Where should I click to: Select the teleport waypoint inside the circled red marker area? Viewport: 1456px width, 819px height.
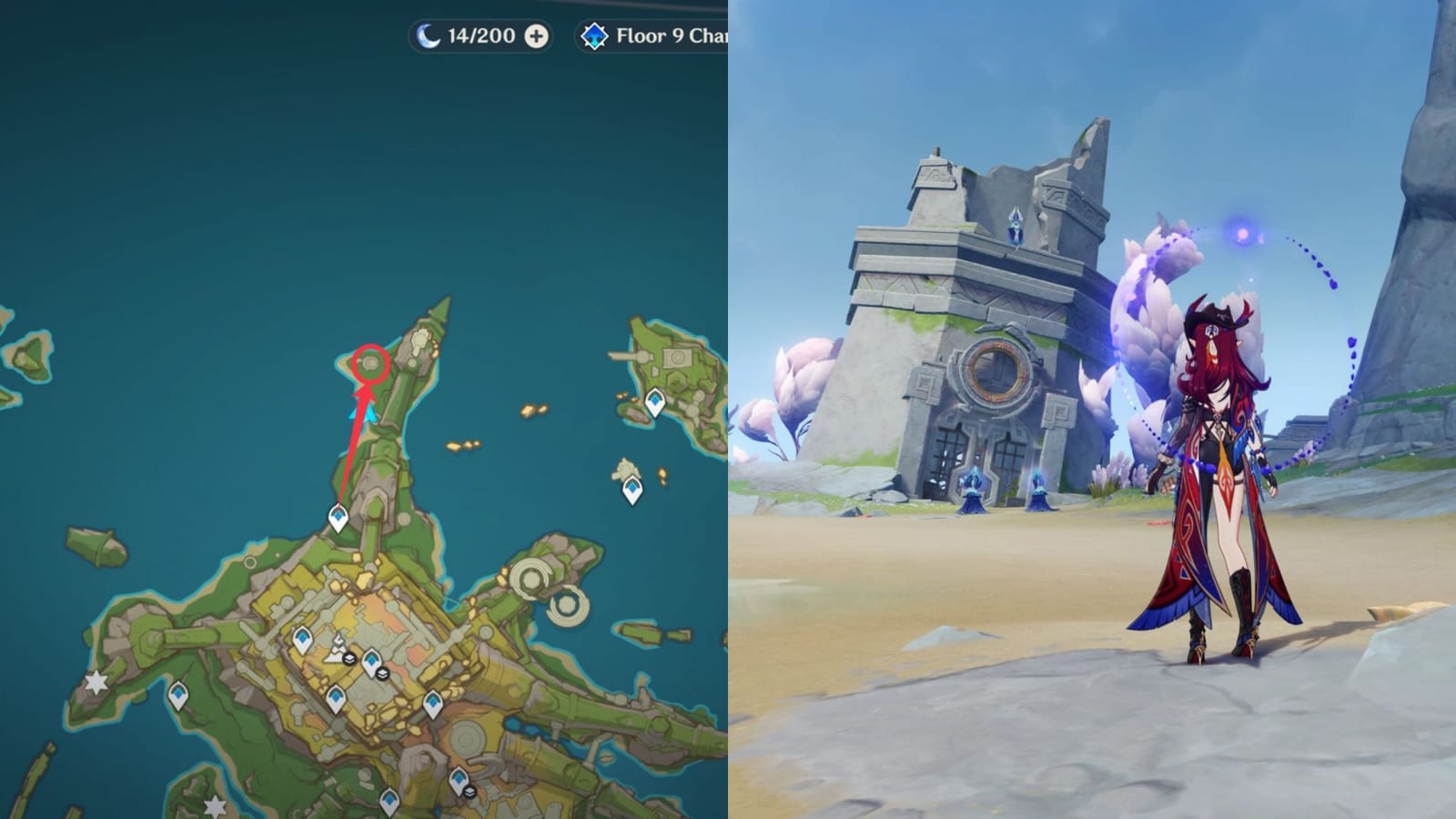click(372, 361)
